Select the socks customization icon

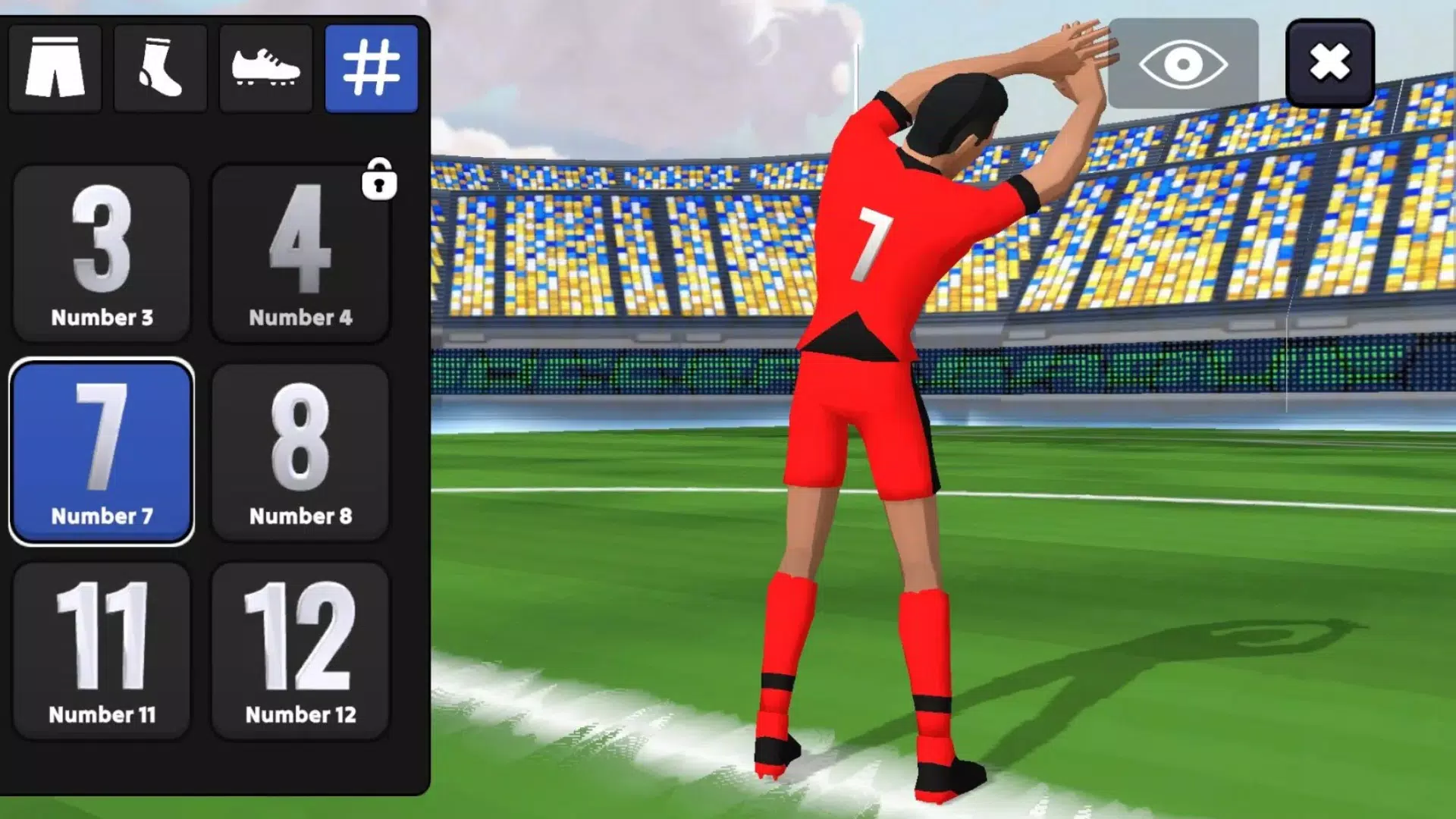160,68
